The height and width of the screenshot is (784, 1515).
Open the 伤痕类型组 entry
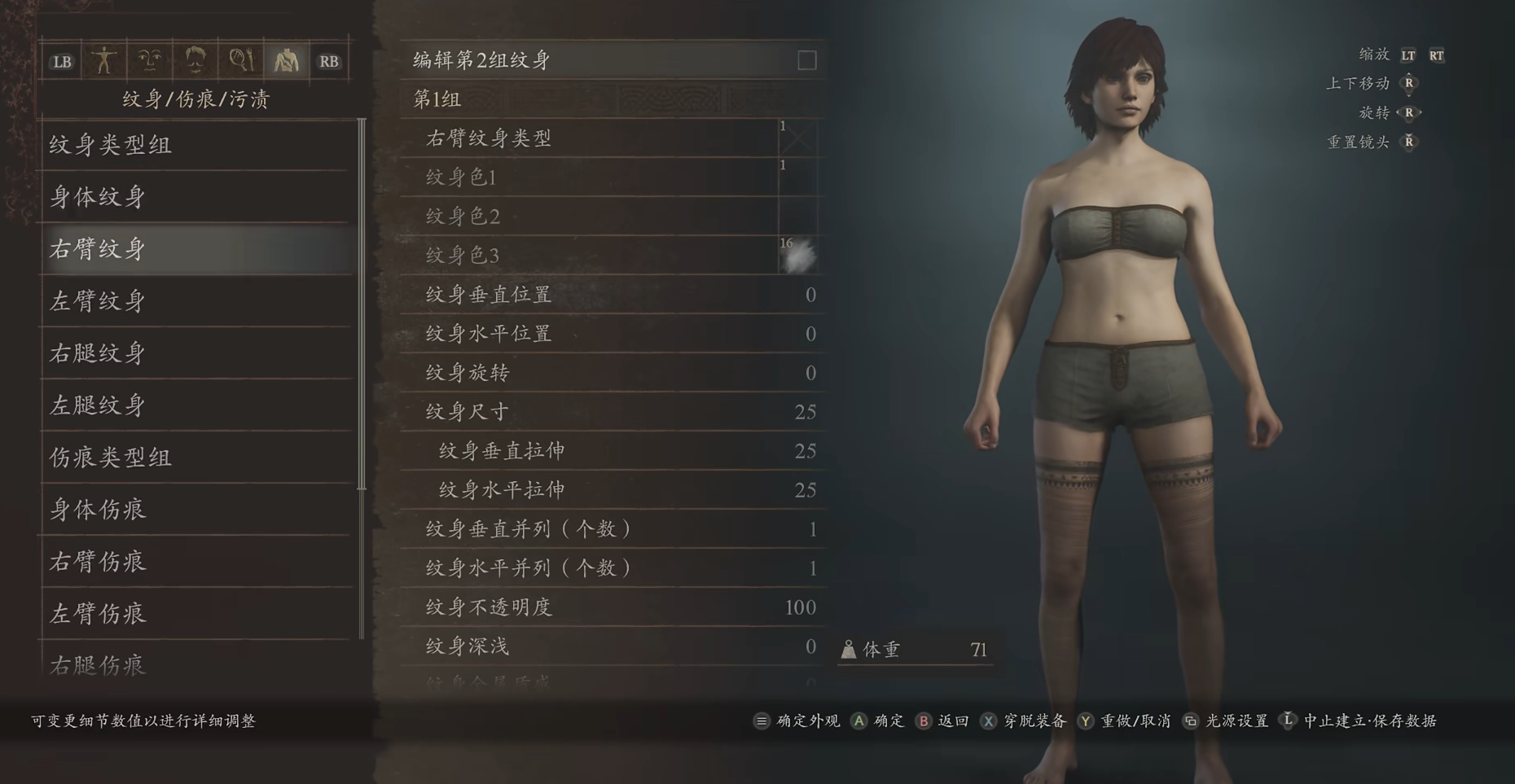(x=195, y=458)
